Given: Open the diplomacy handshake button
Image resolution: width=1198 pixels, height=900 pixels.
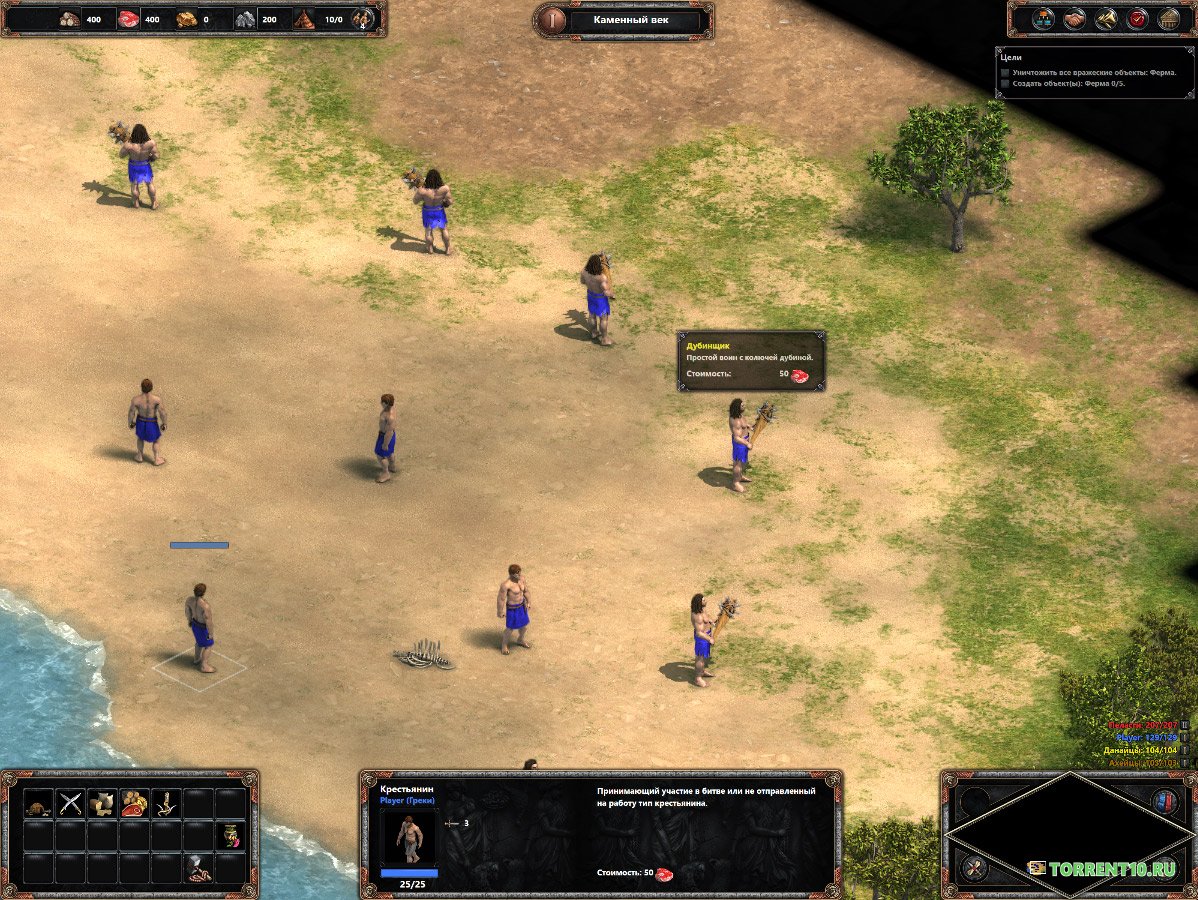Looking at the screenshot, I should (1074, 19).
